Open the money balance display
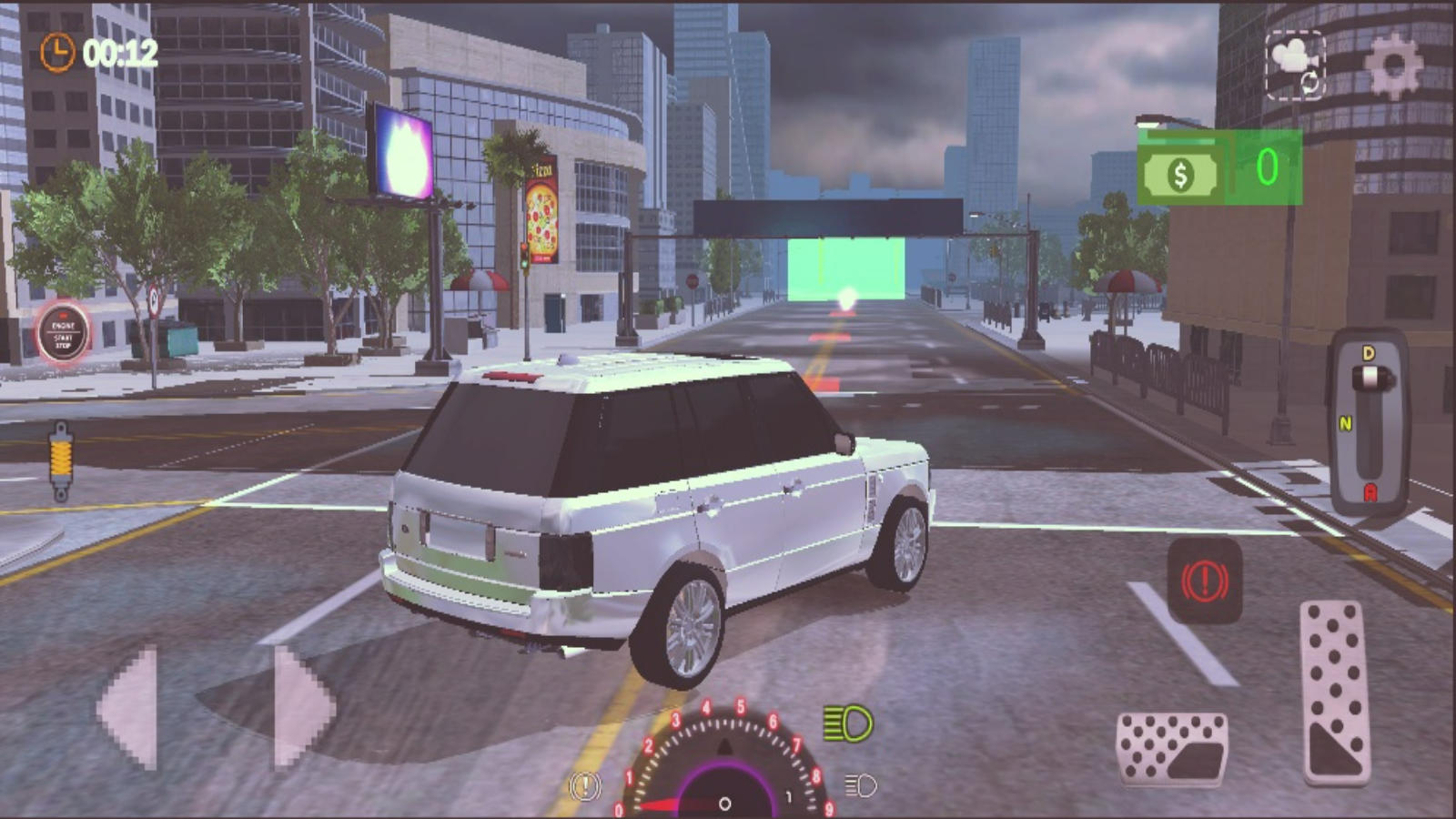 (x=1223, y=169)
